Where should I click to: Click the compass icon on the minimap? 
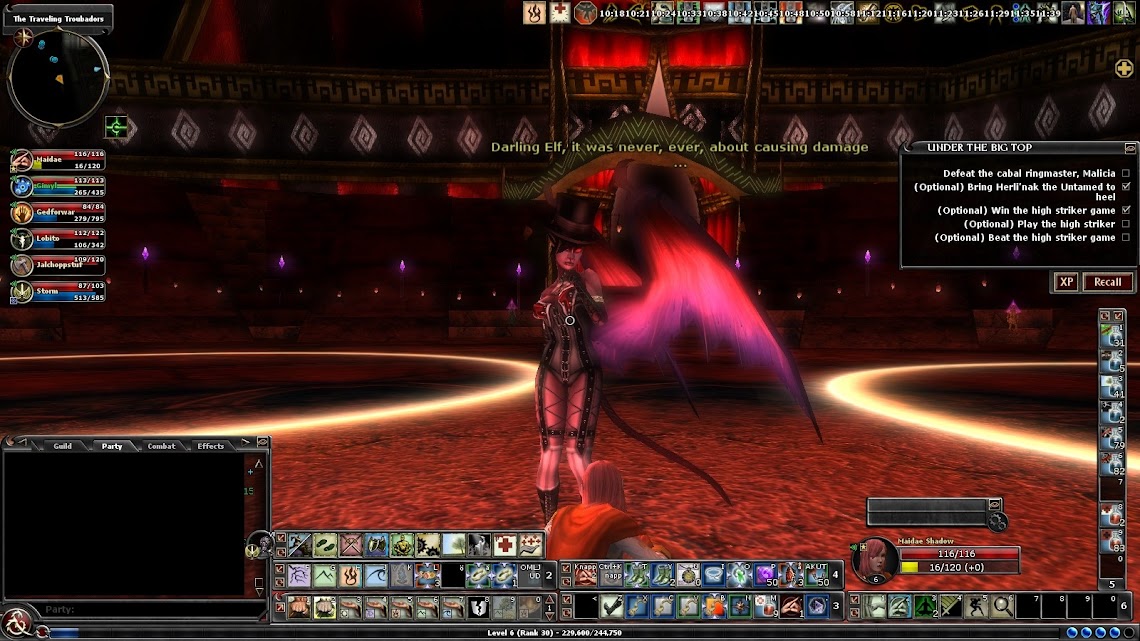pyautogui.click(x=22, y=37)
